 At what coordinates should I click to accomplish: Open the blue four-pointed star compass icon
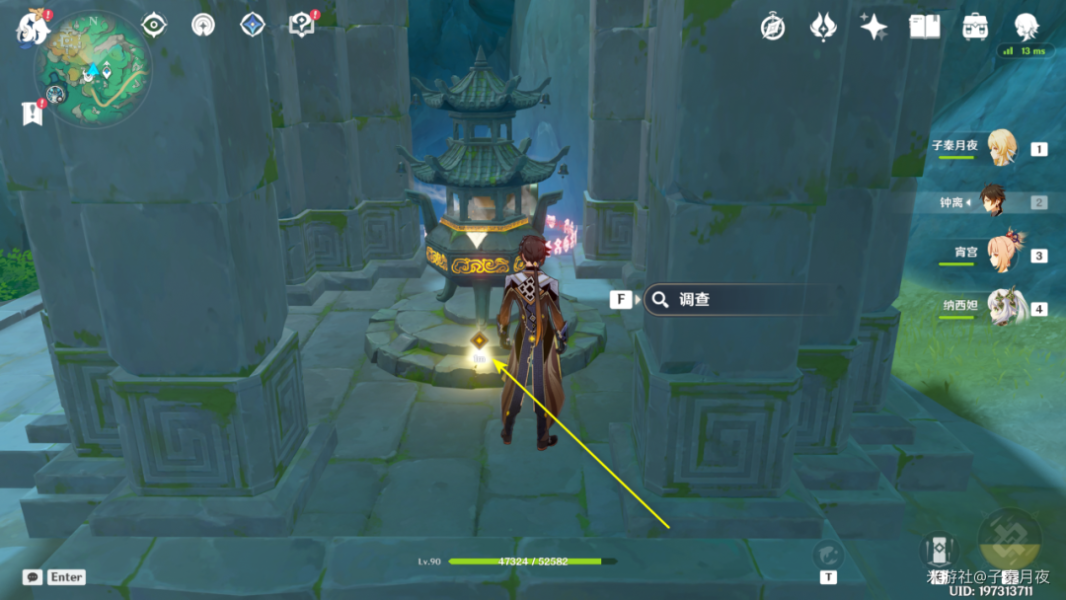click(252, 25)
